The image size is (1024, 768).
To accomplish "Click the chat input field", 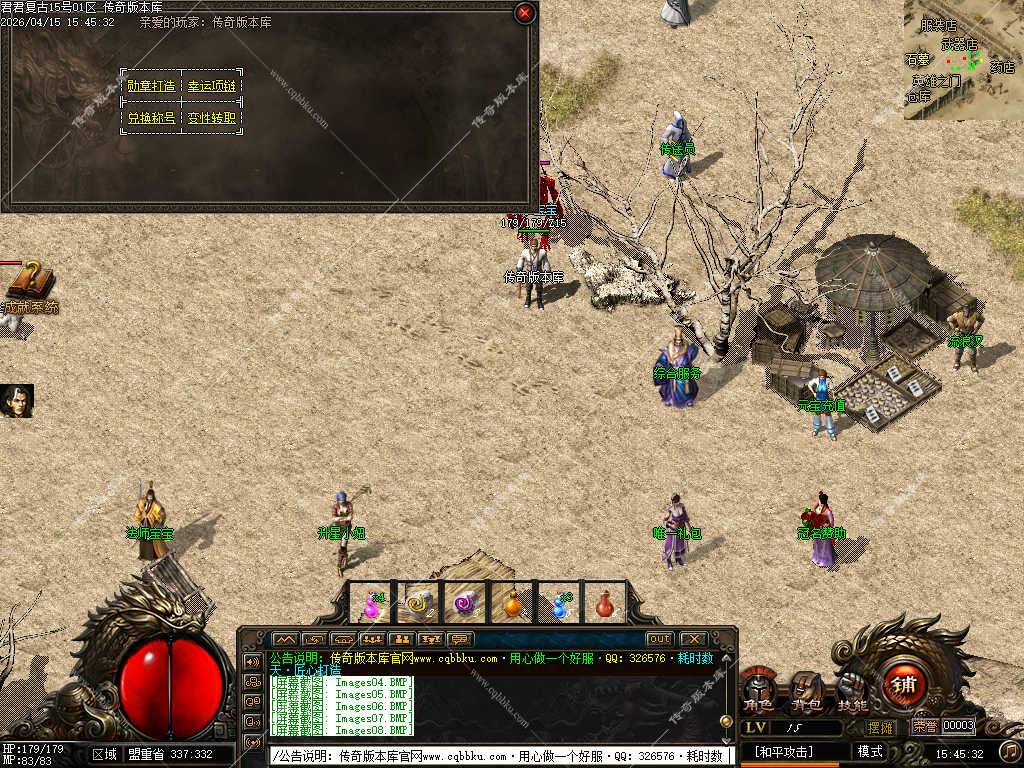I will click(500, 756).
